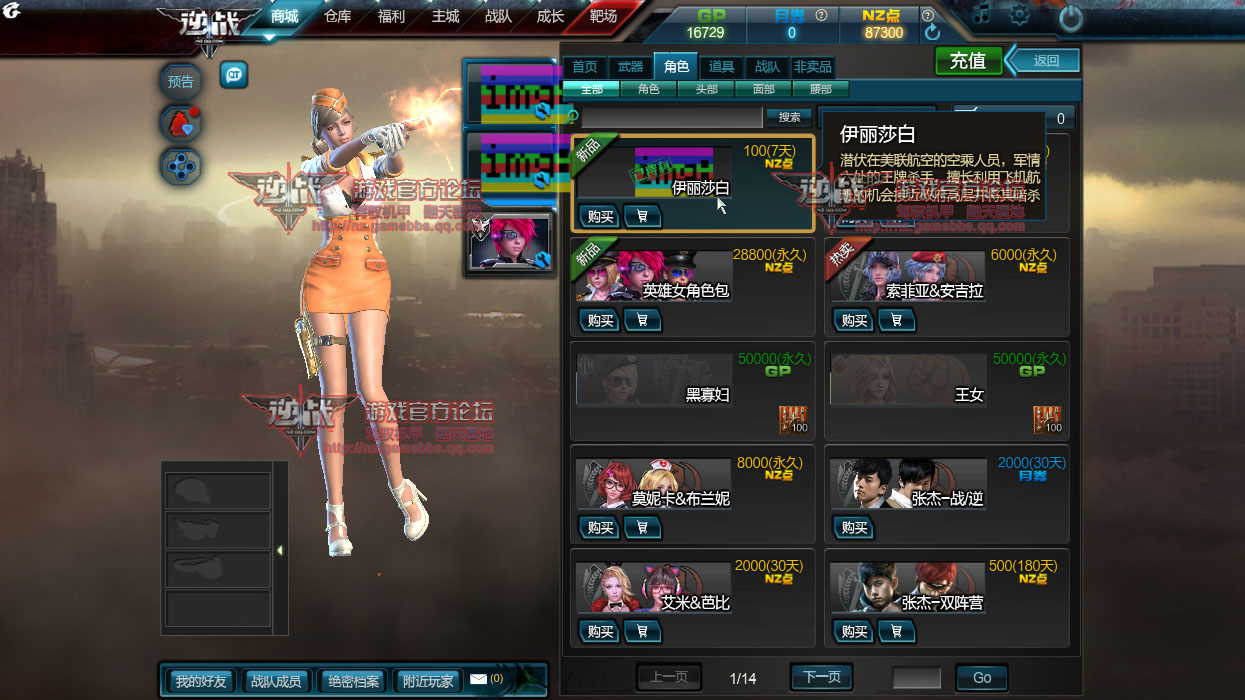
Task: Select the 战队 team menu in top bar
Action: coord(498,17)
